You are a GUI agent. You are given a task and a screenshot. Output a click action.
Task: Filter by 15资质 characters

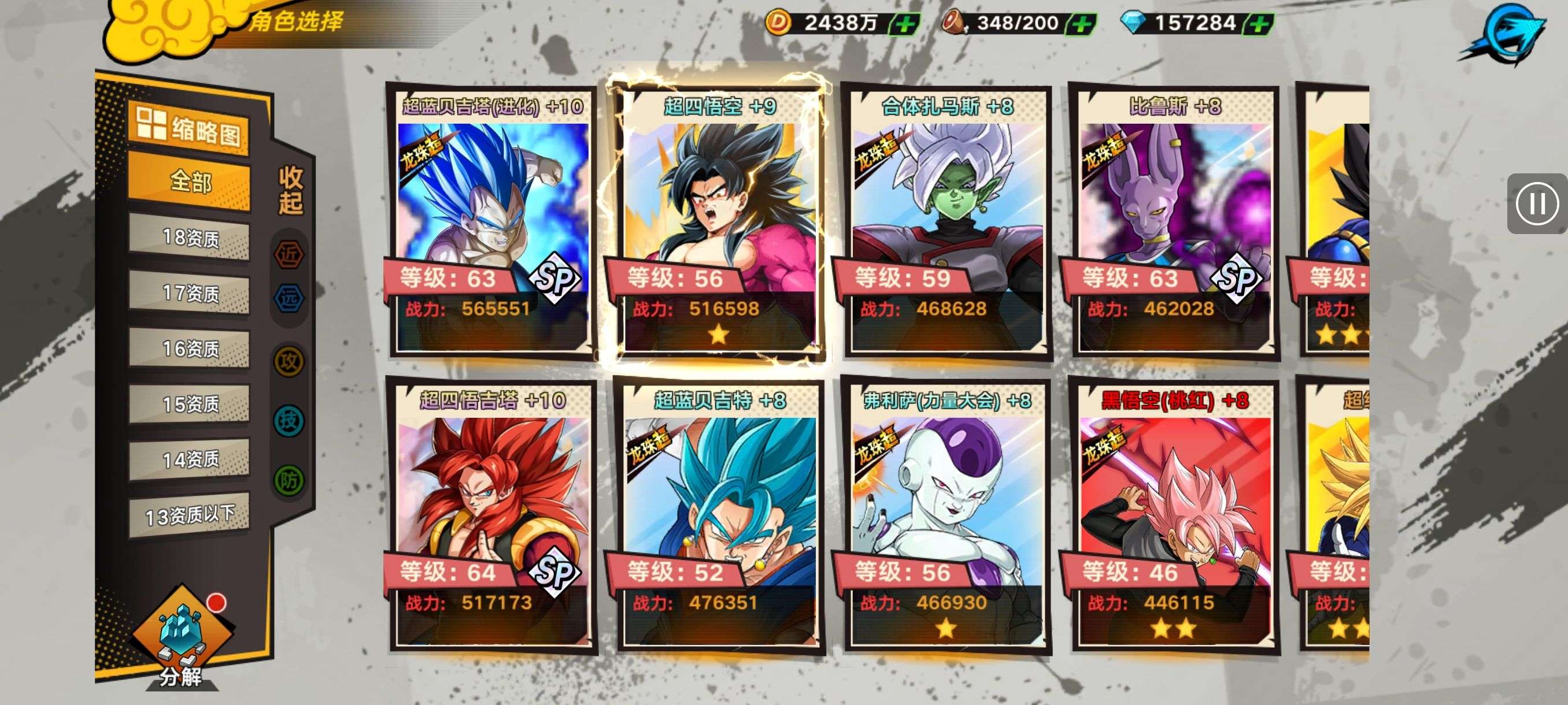point(189,404)
